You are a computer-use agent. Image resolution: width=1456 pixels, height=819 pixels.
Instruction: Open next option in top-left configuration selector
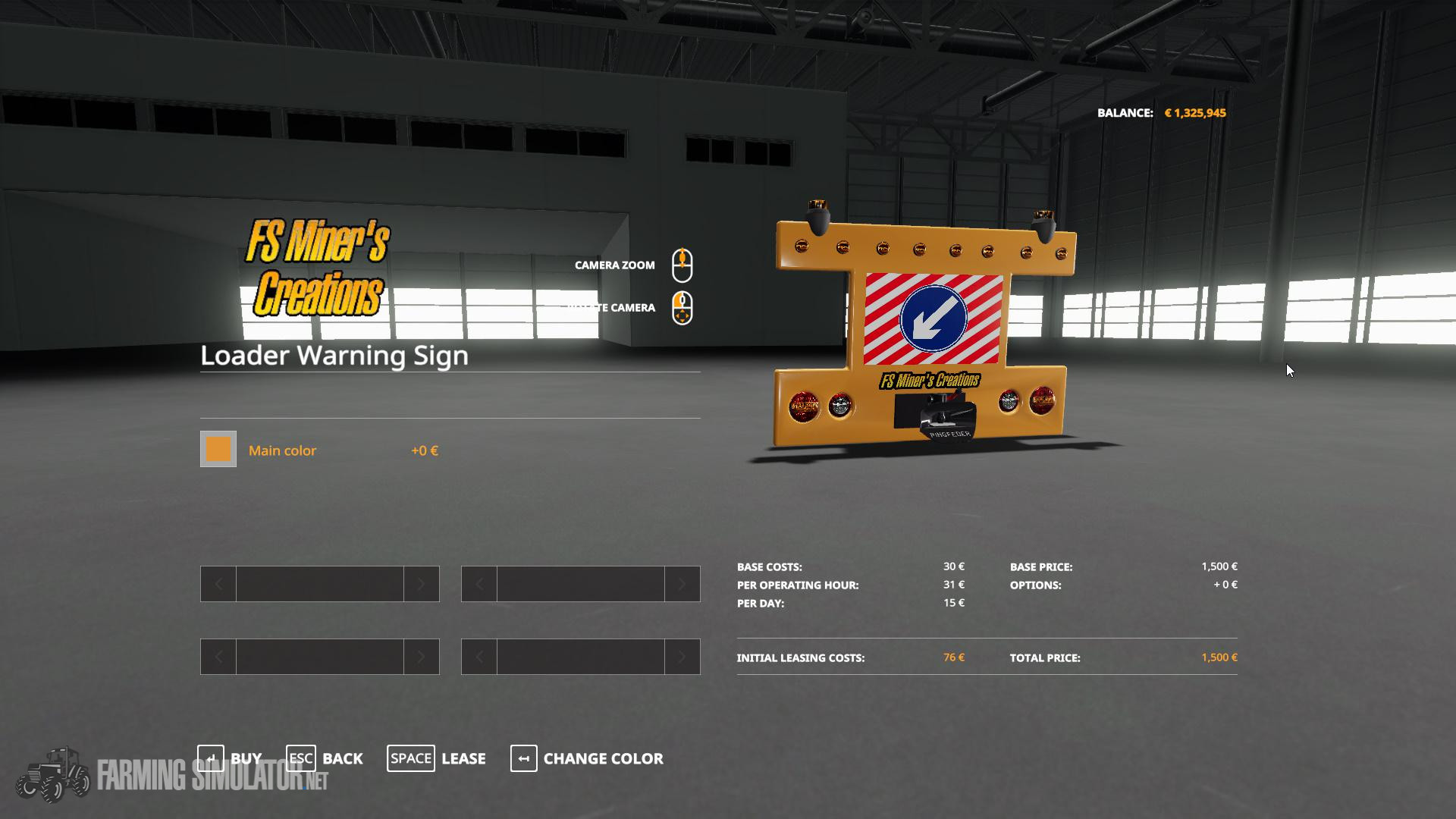(422, 584)
